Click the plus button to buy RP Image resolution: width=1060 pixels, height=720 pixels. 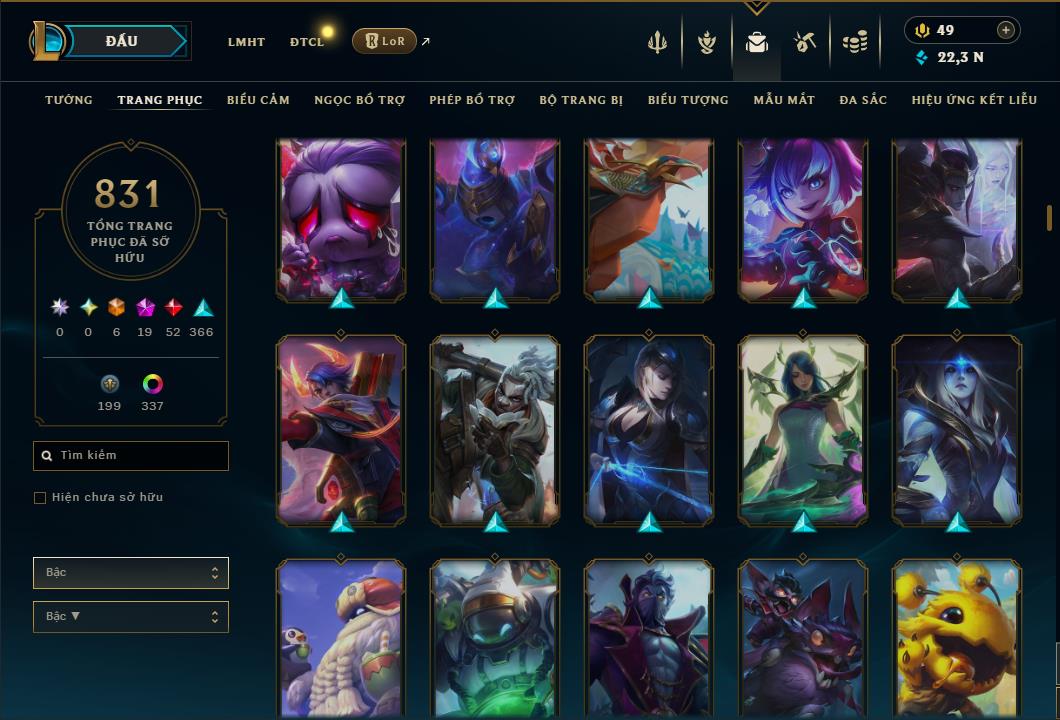coord(1006,30)
